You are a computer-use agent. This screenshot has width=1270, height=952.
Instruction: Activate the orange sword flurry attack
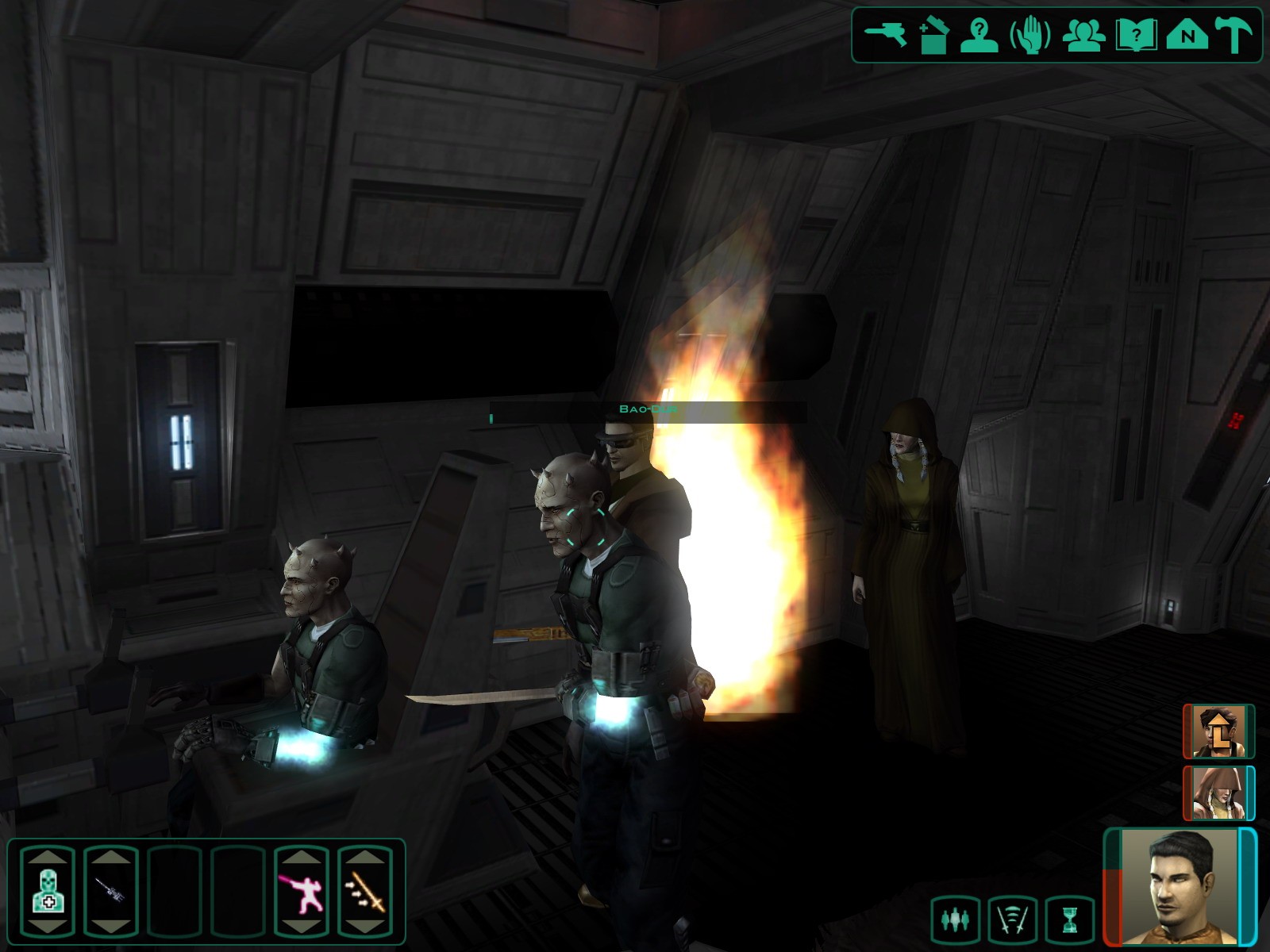(x=365, y=892)
